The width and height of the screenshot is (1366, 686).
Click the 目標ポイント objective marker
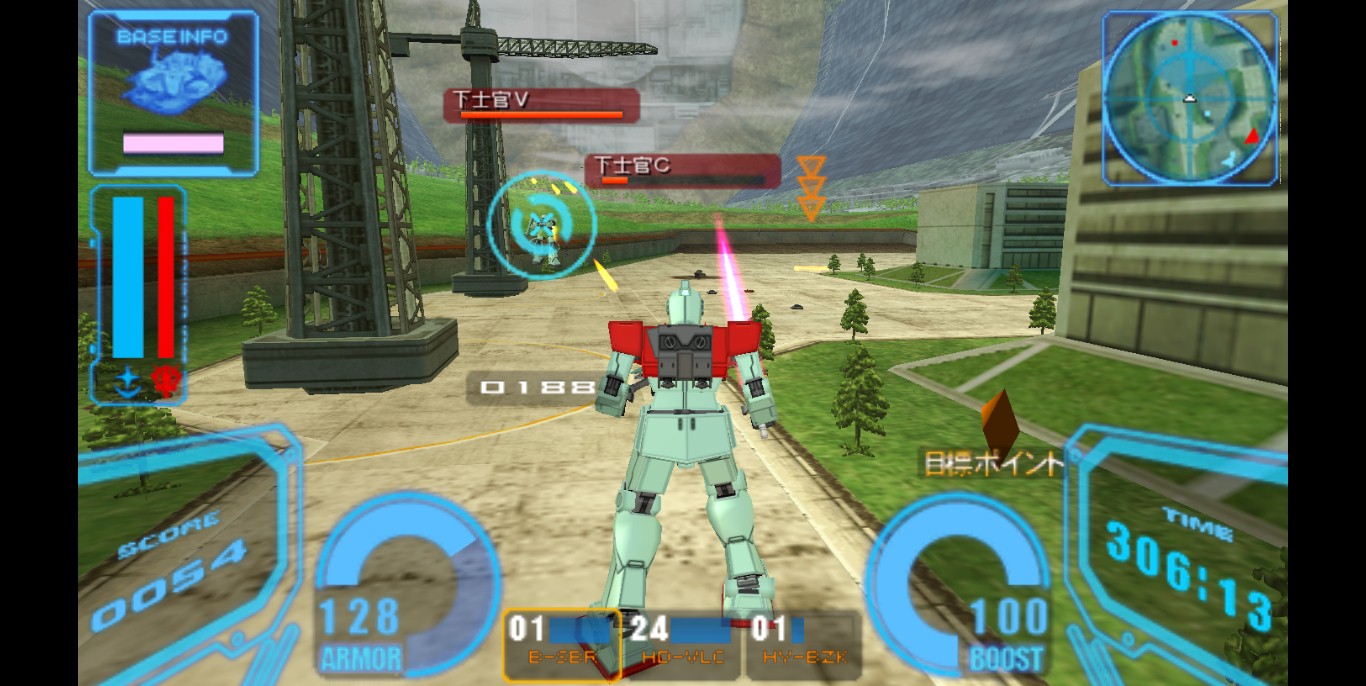point(993,463)
